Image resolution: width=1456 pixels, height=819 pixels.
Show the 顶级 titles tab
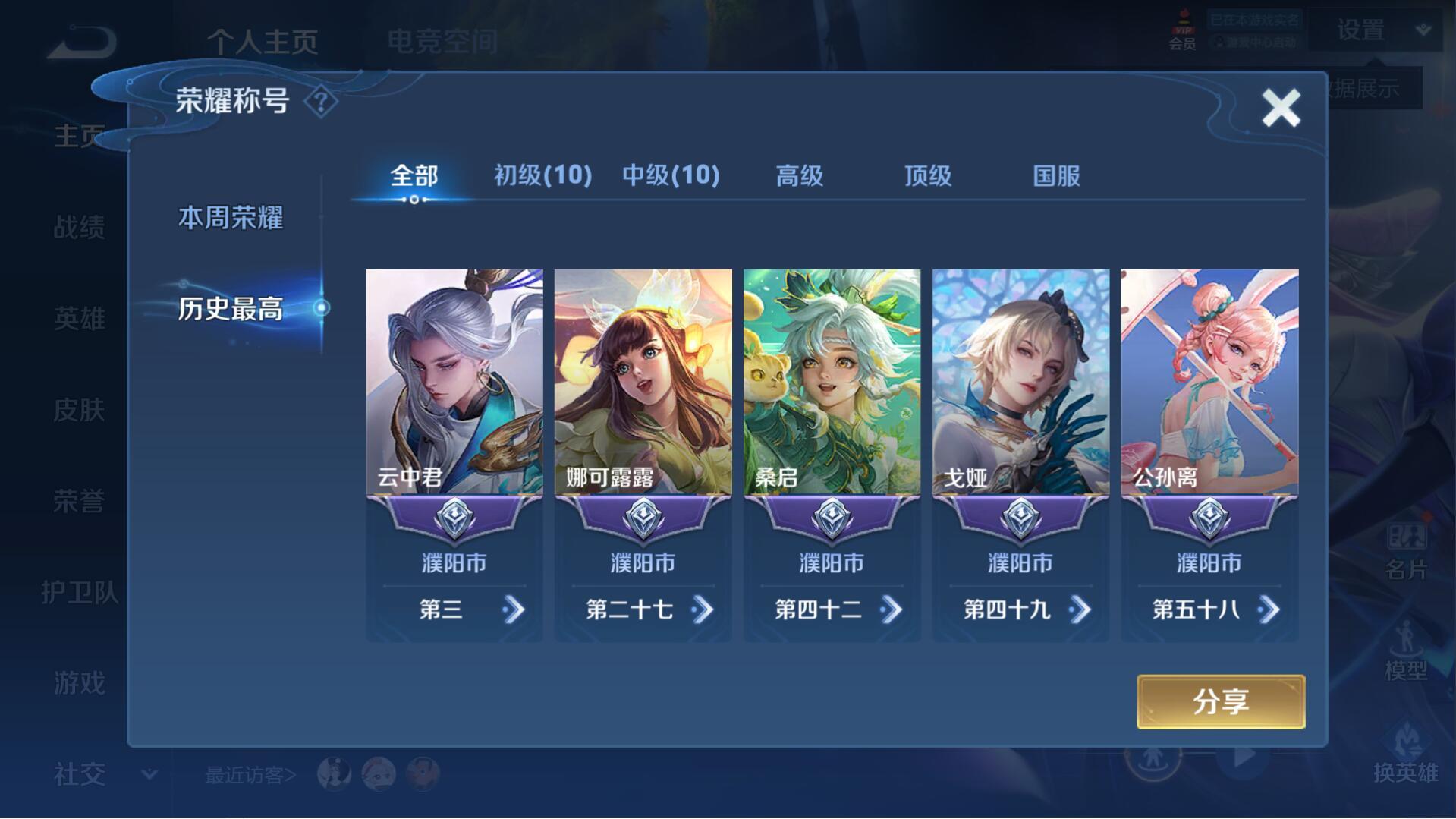tap(927, 176)
